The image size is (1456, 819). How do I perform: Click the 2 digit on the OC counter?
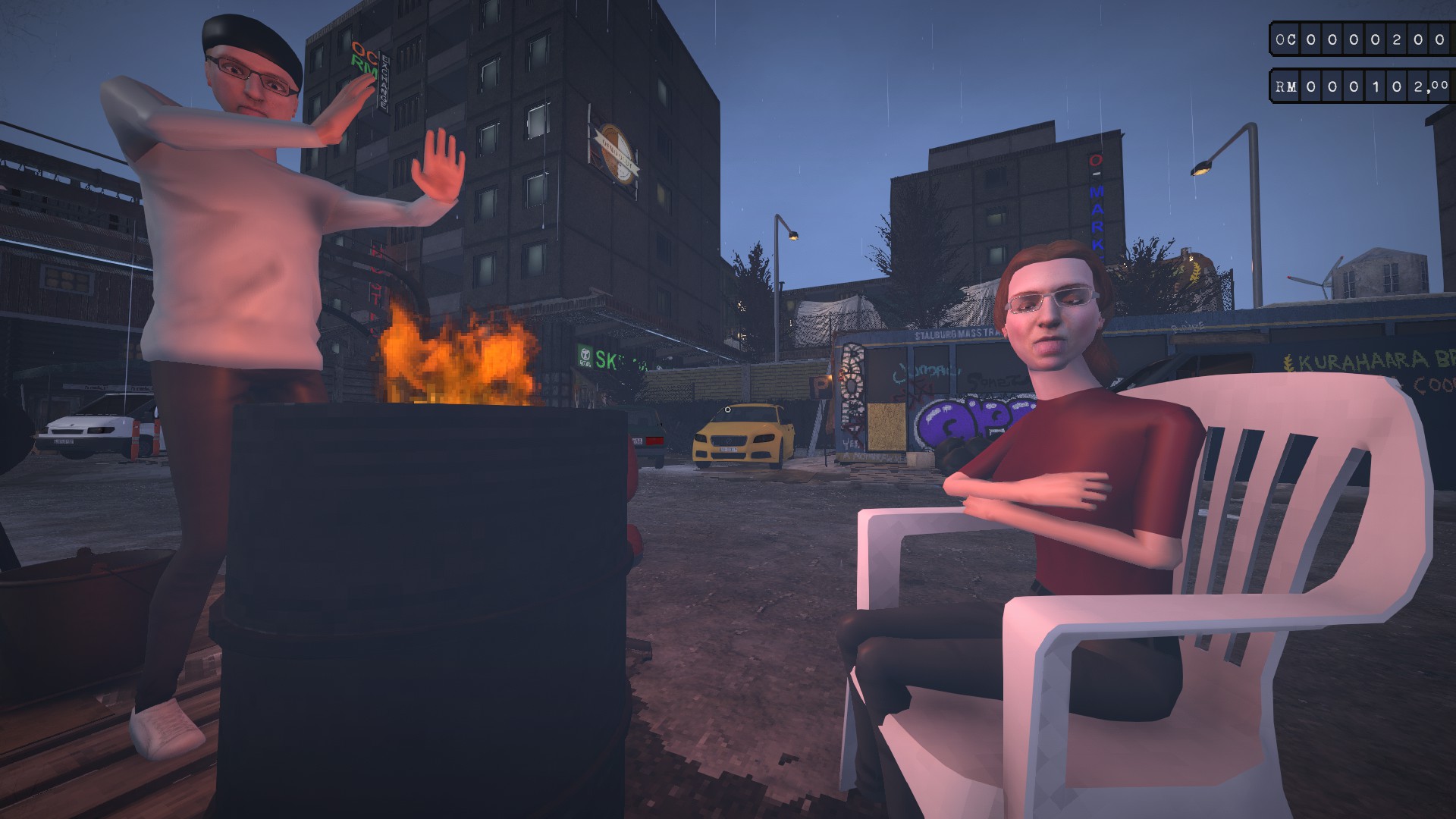(1396, 39)
